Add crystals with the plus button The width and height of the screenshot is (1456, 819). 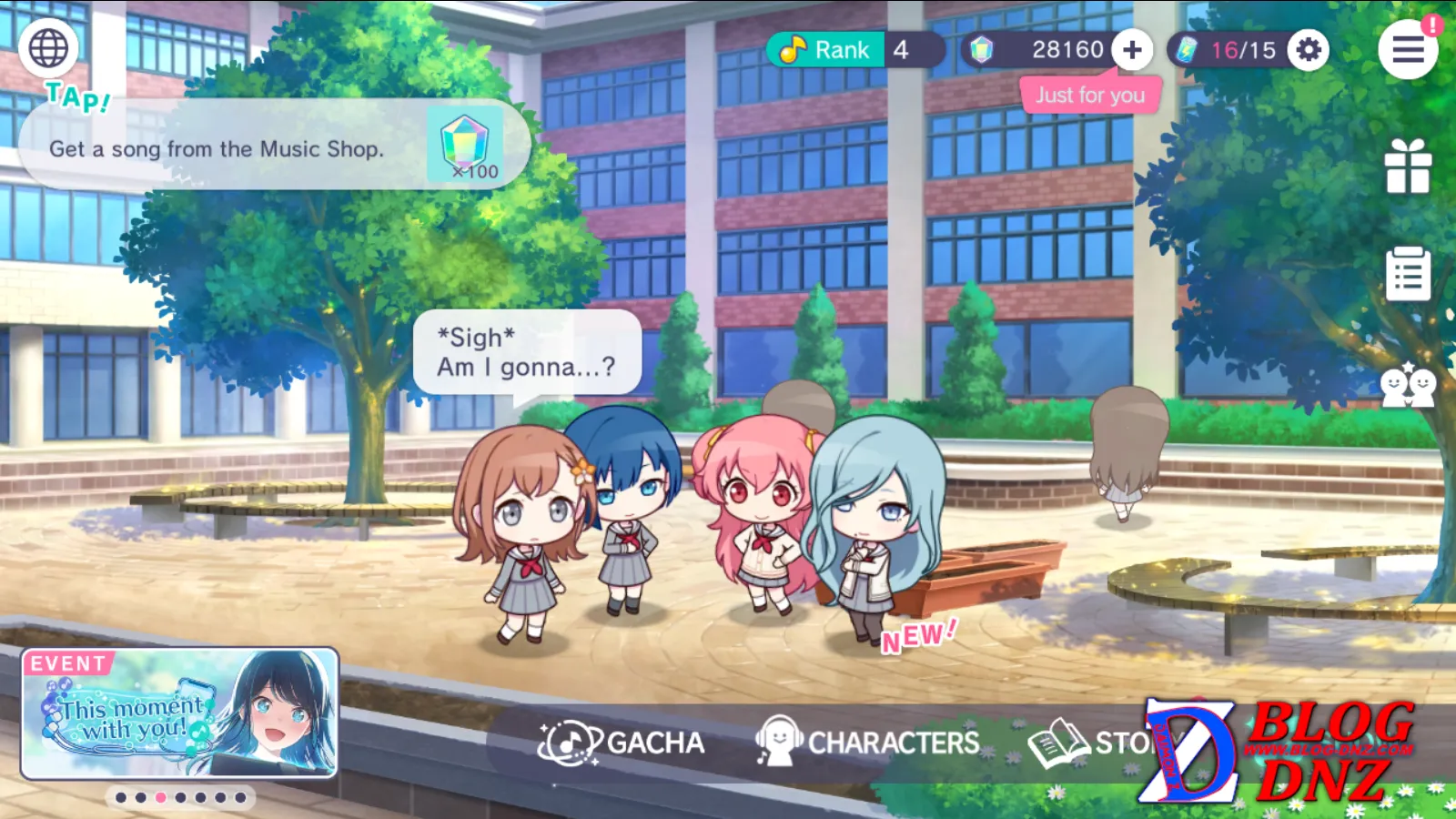click(x=1132, y=50)
